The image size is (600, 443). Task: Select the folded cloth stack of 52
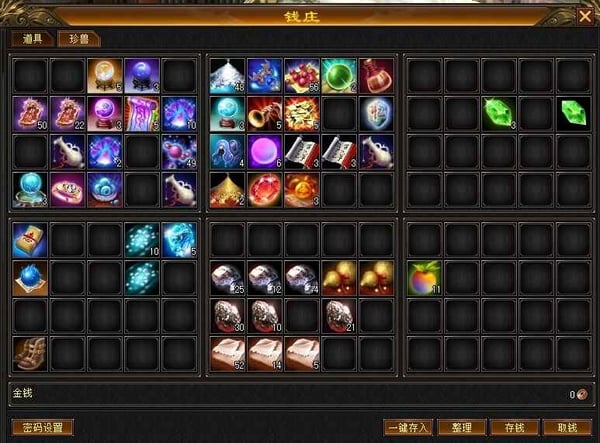point(226,352)
